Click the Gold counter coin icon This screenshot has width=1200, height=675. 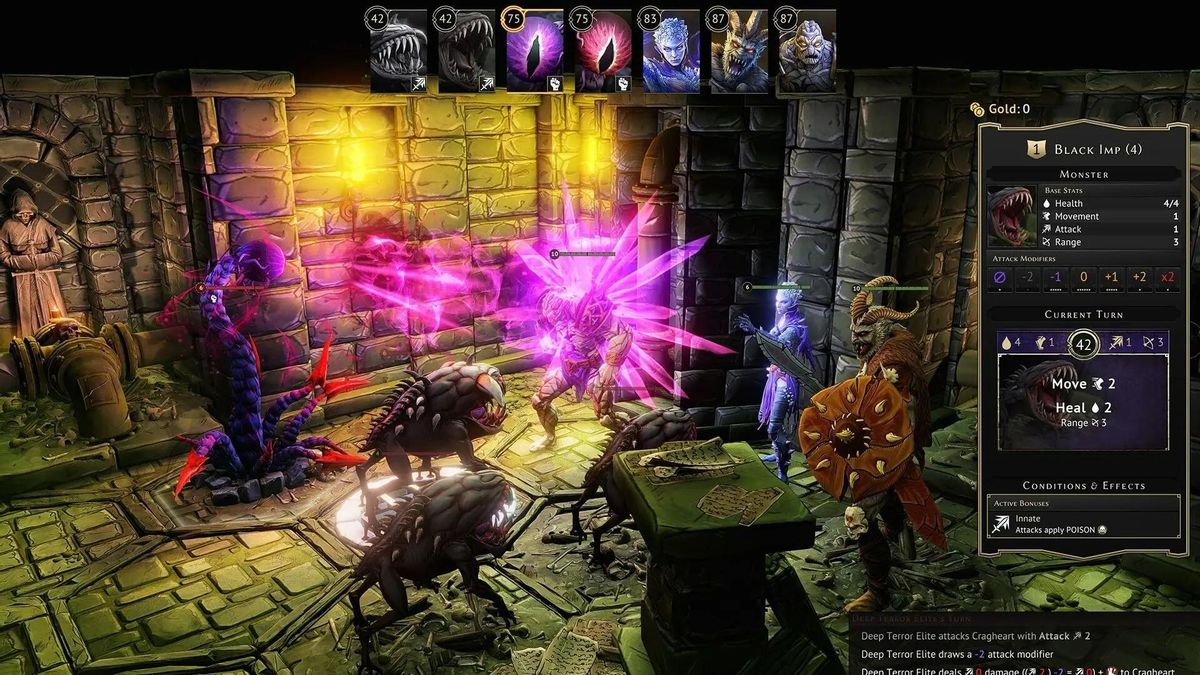click(x=976, y=109)
